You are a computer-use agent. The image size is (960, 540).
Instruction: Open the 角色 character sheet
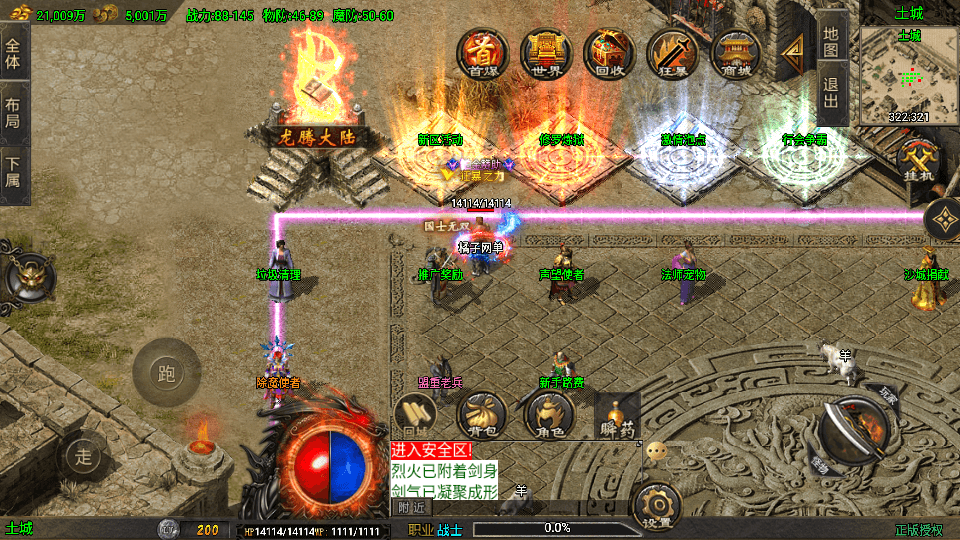pos(548,416)
